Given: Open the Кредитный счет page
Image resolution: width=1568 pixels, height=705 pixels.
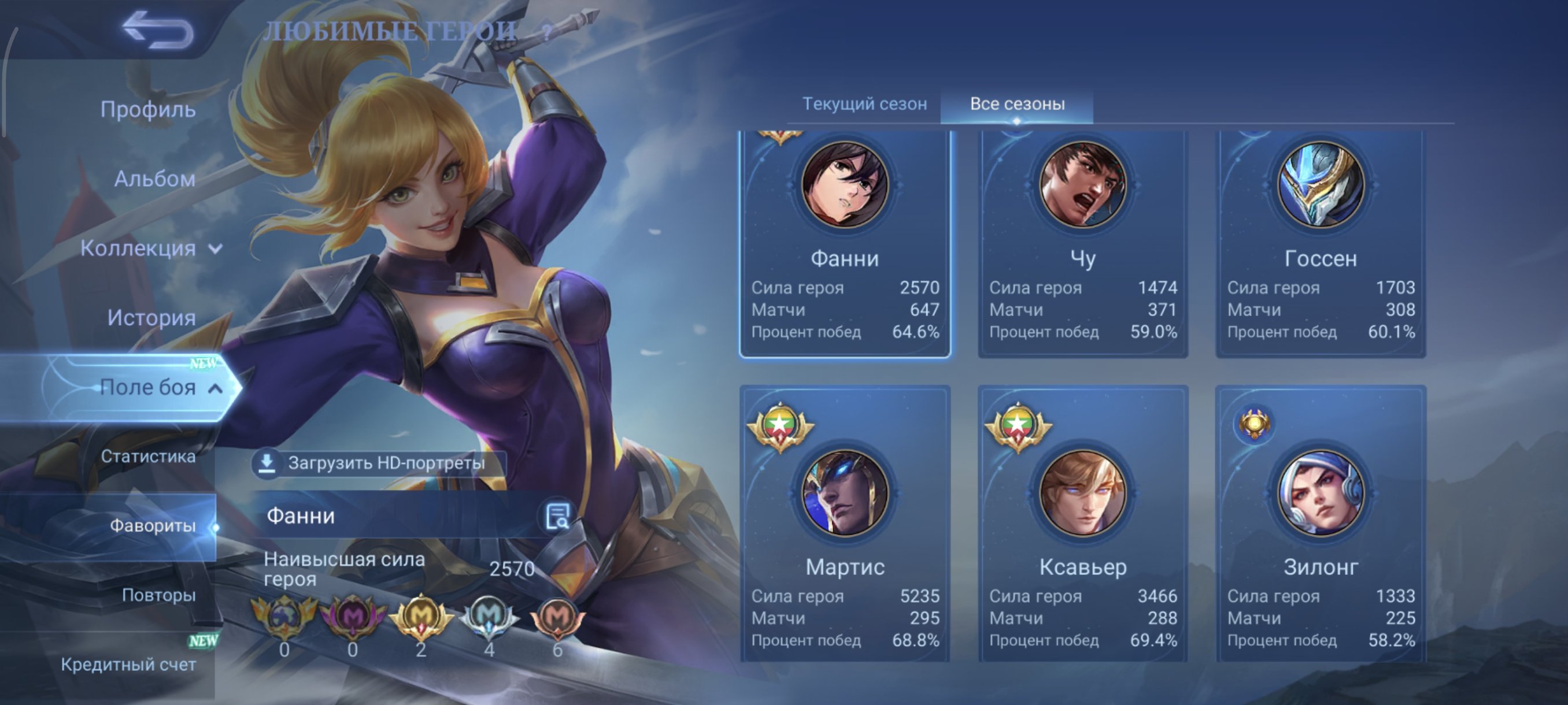Looking at the screenshot, I should (128, 664).
